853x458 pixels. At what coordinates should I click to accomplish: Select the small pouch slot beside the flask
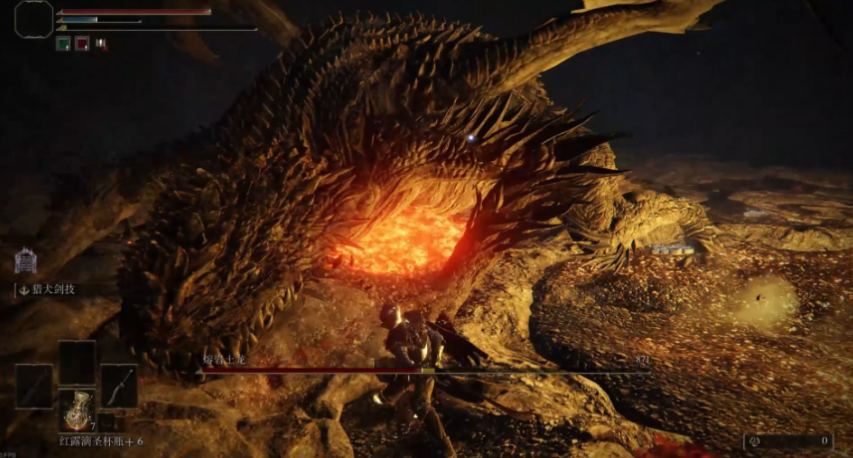click(x=108, y=423)
